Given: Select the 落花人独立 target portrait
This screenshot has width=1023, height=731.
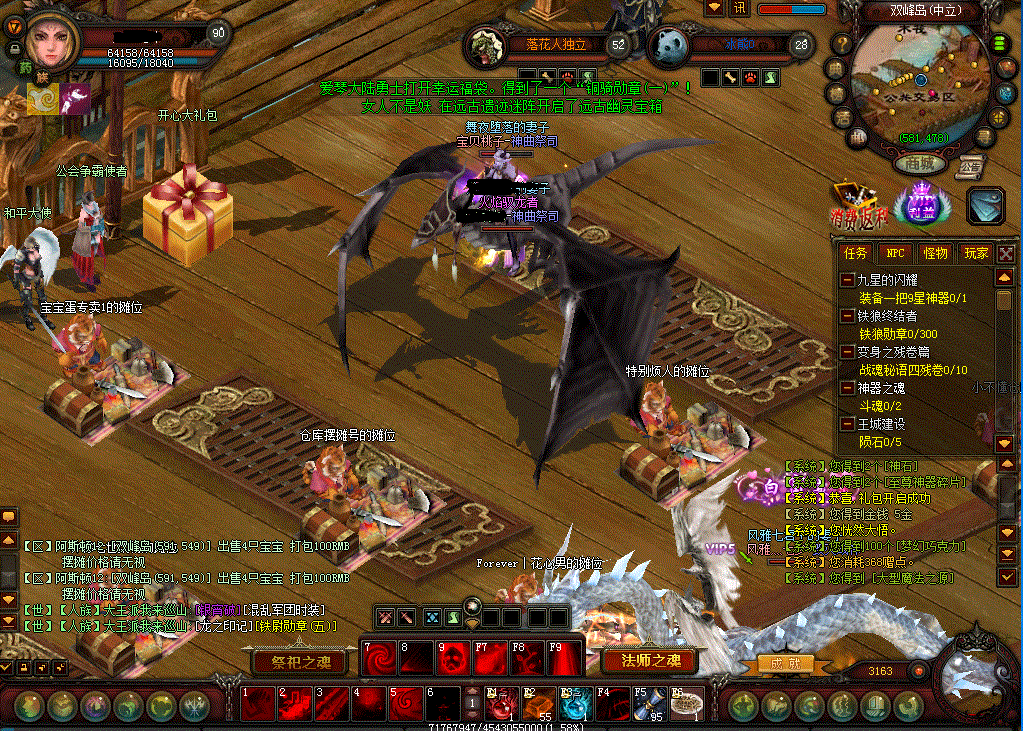Looking at the screenshot, I should click(488, 45).
